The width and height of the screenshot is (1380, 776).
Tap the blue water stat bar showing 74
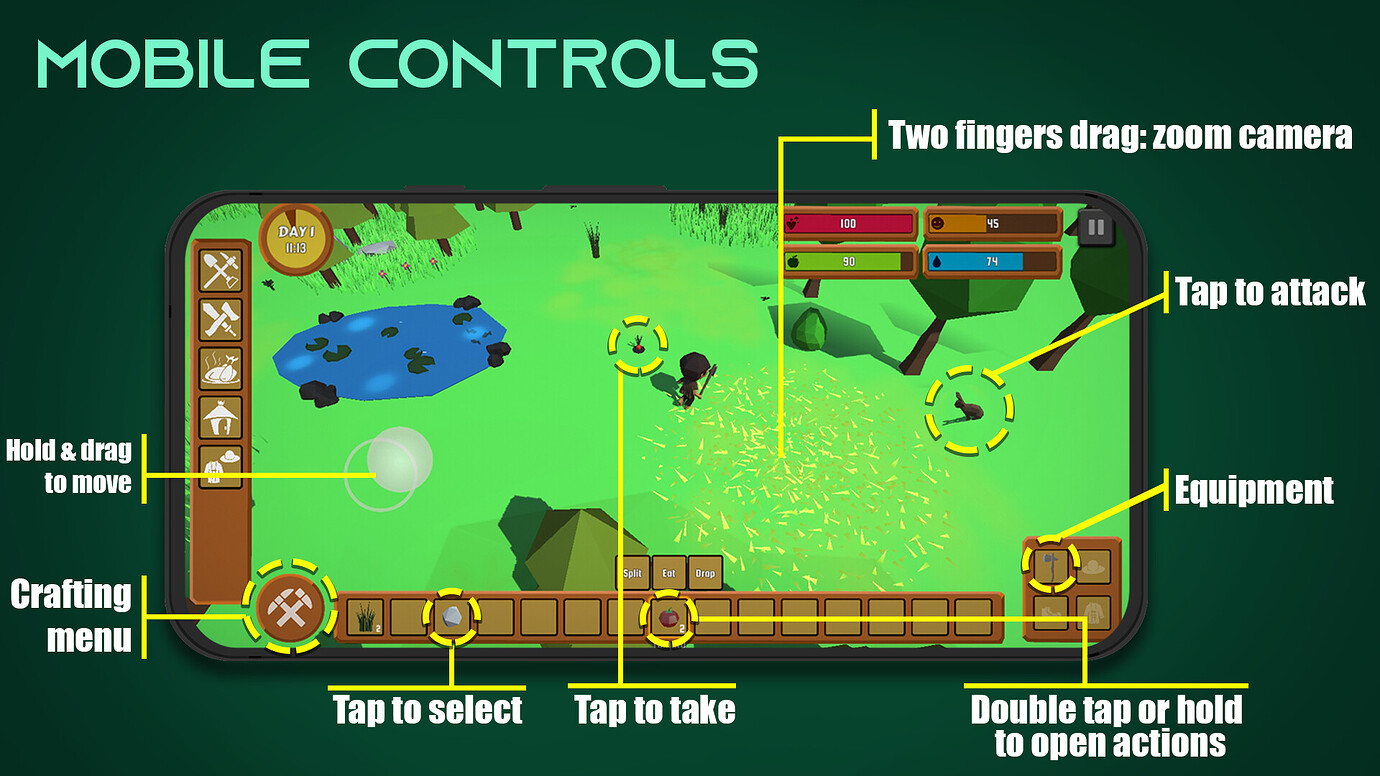[995, 262]
